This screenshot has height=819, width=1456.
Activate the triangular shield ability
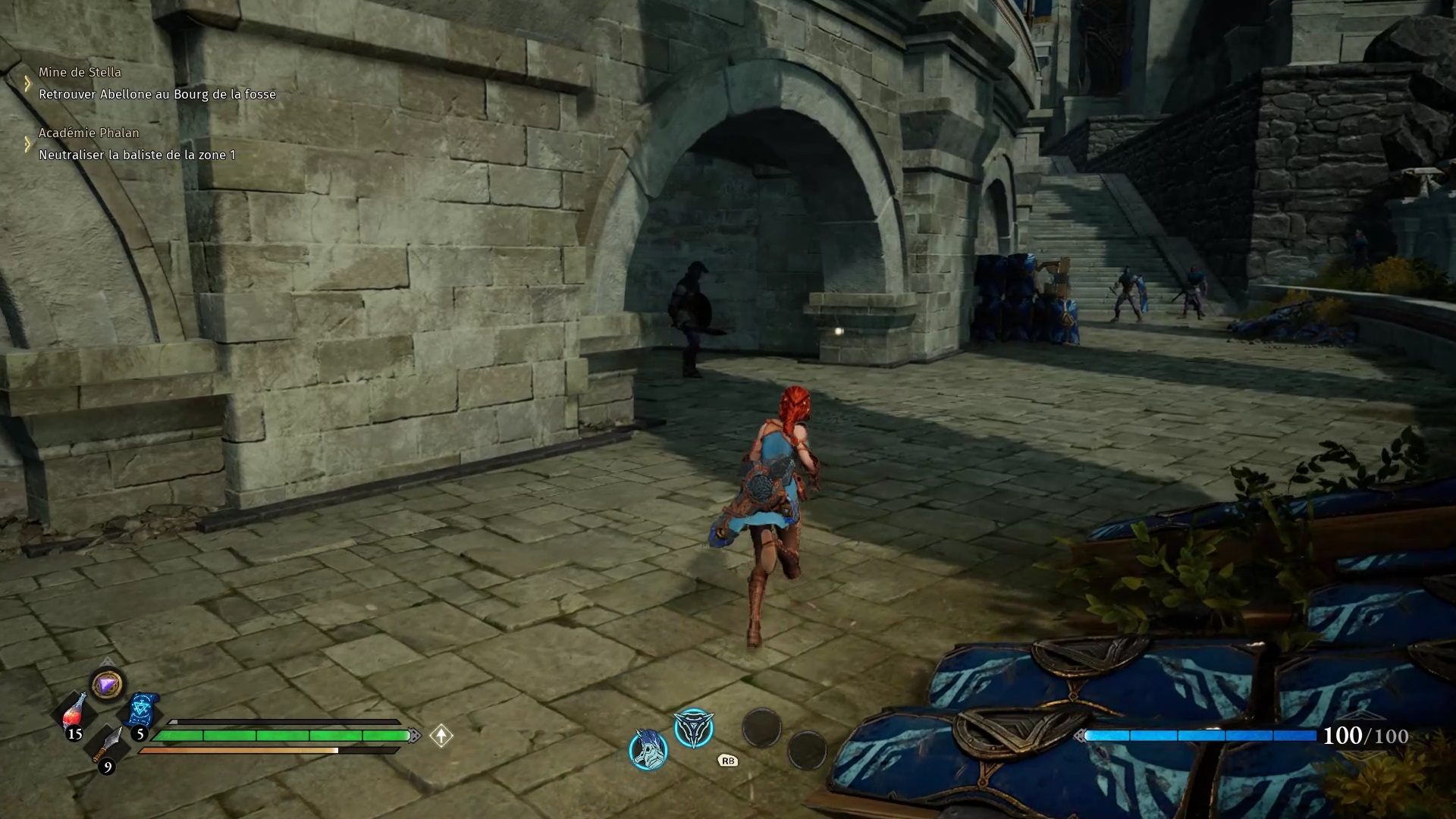pyautogui.click(x=694, y=729)
